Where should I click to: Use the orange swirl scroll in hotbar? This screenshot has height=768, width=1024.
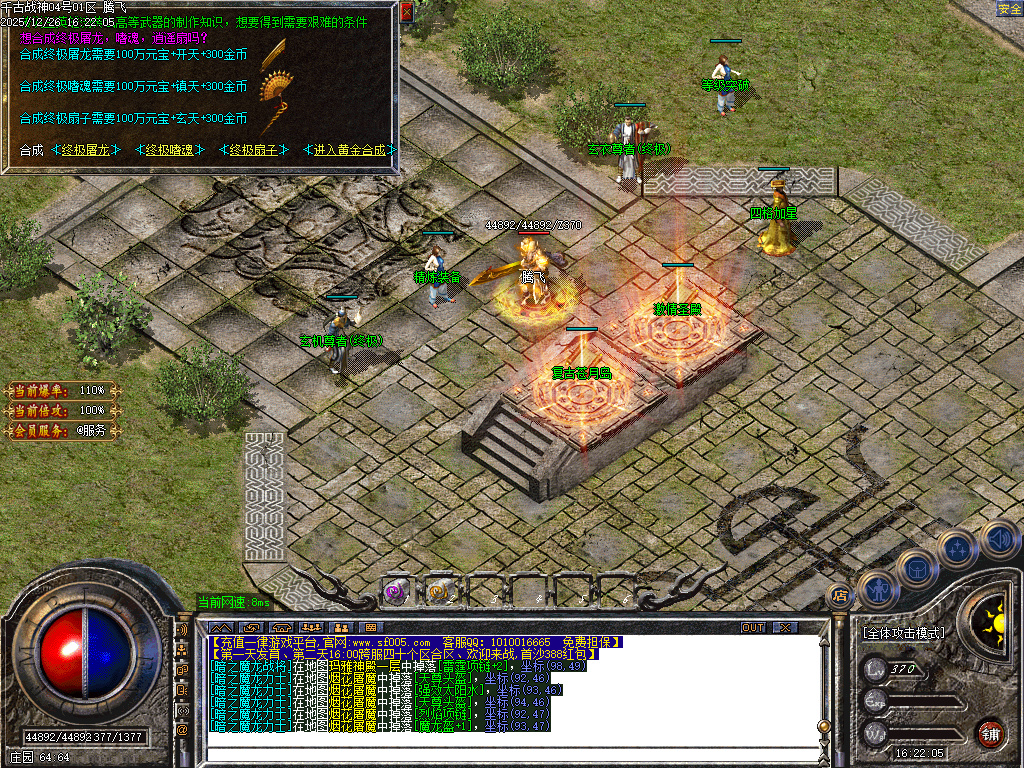[x=438, y=592]
